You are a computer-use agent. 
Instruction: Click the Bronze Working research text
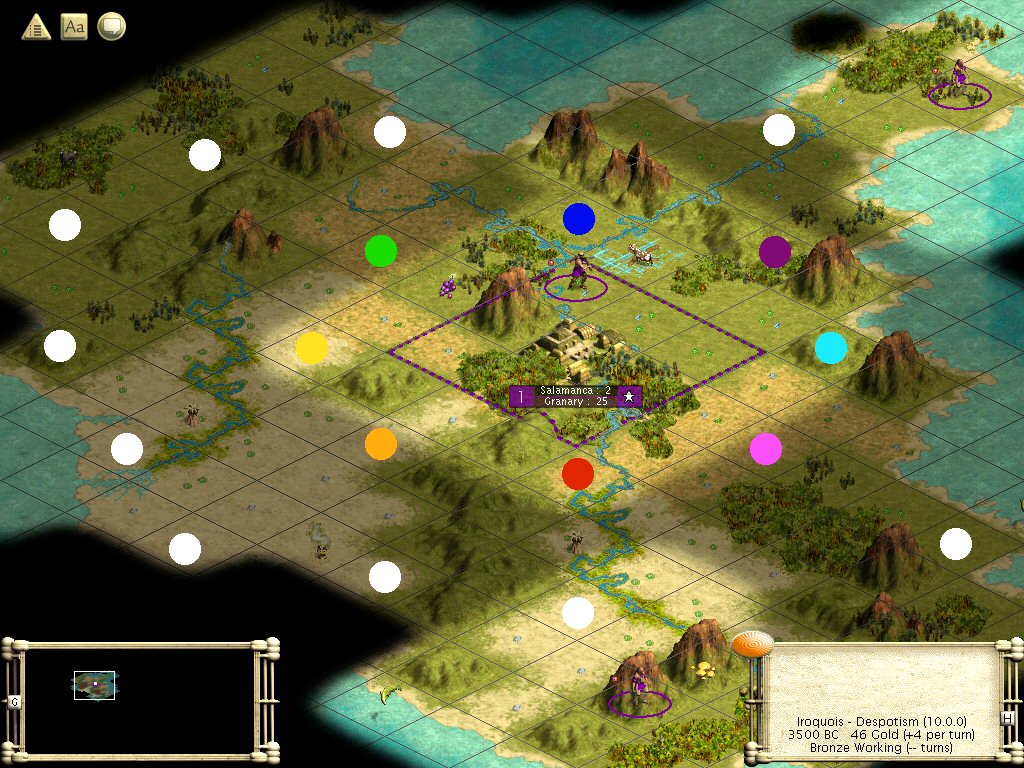click(x=880, y=748)
